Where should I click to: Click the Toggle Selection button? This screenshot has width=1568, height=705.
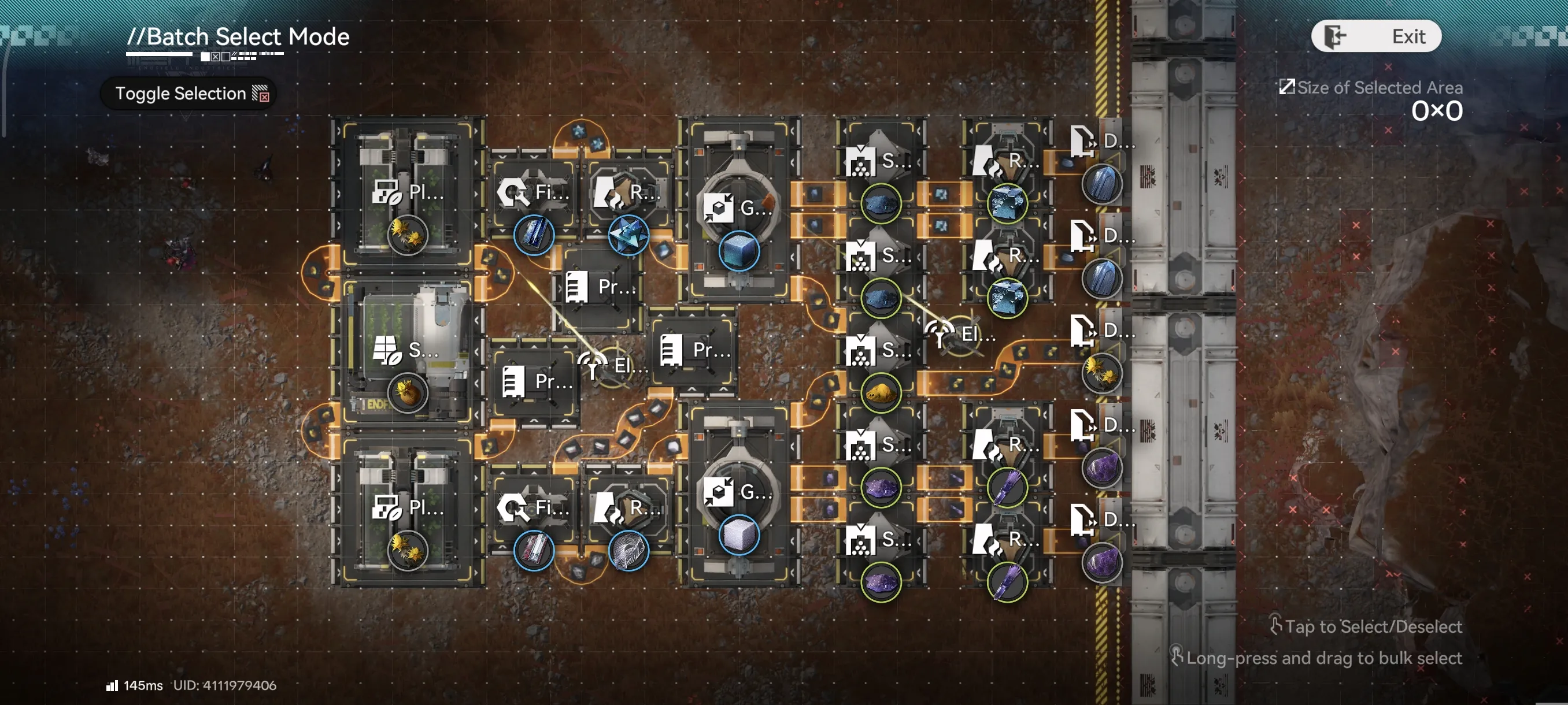point(188,94)
